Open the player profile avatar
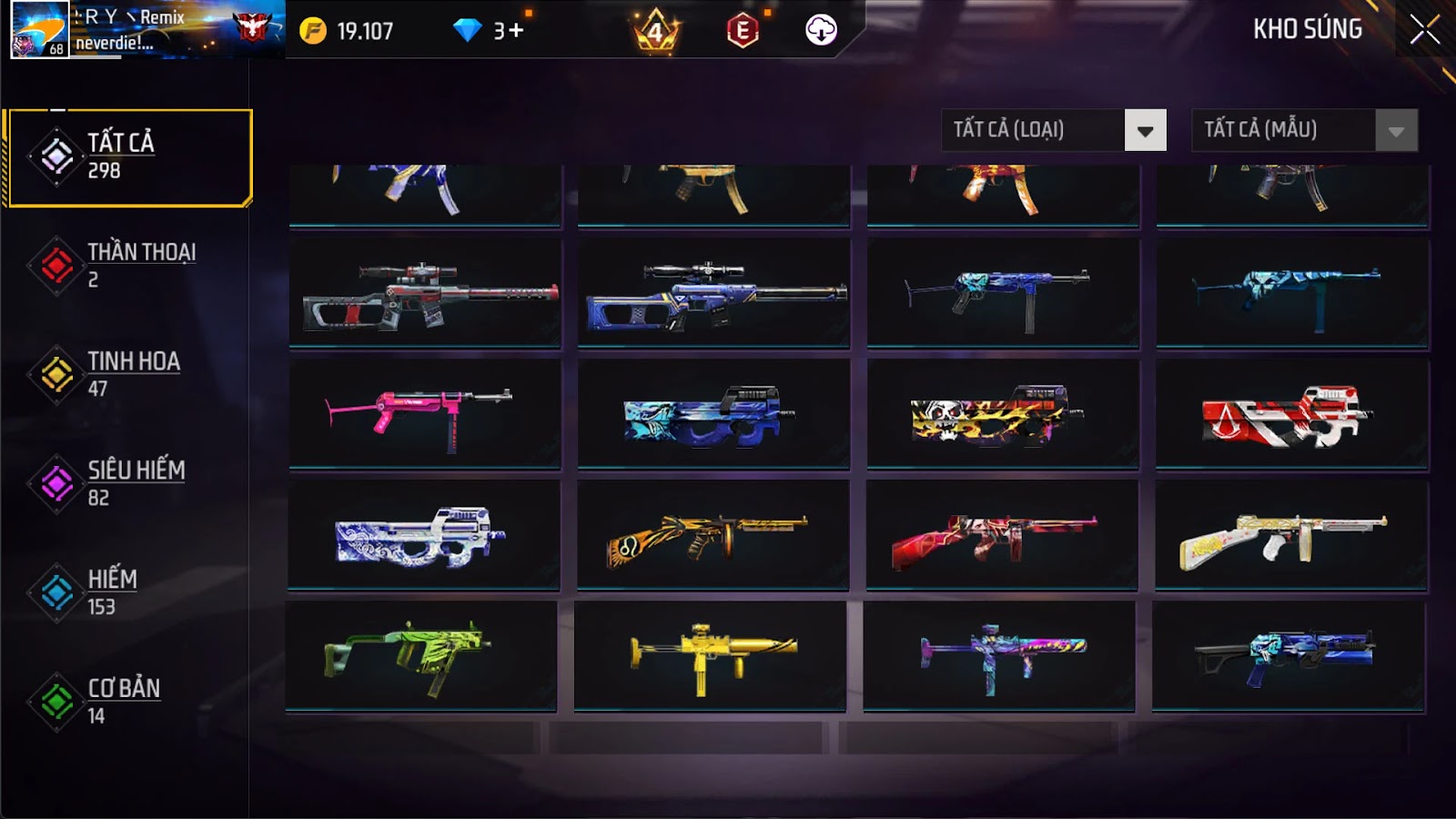This screenshot has height=819, width=1456. 39,30
